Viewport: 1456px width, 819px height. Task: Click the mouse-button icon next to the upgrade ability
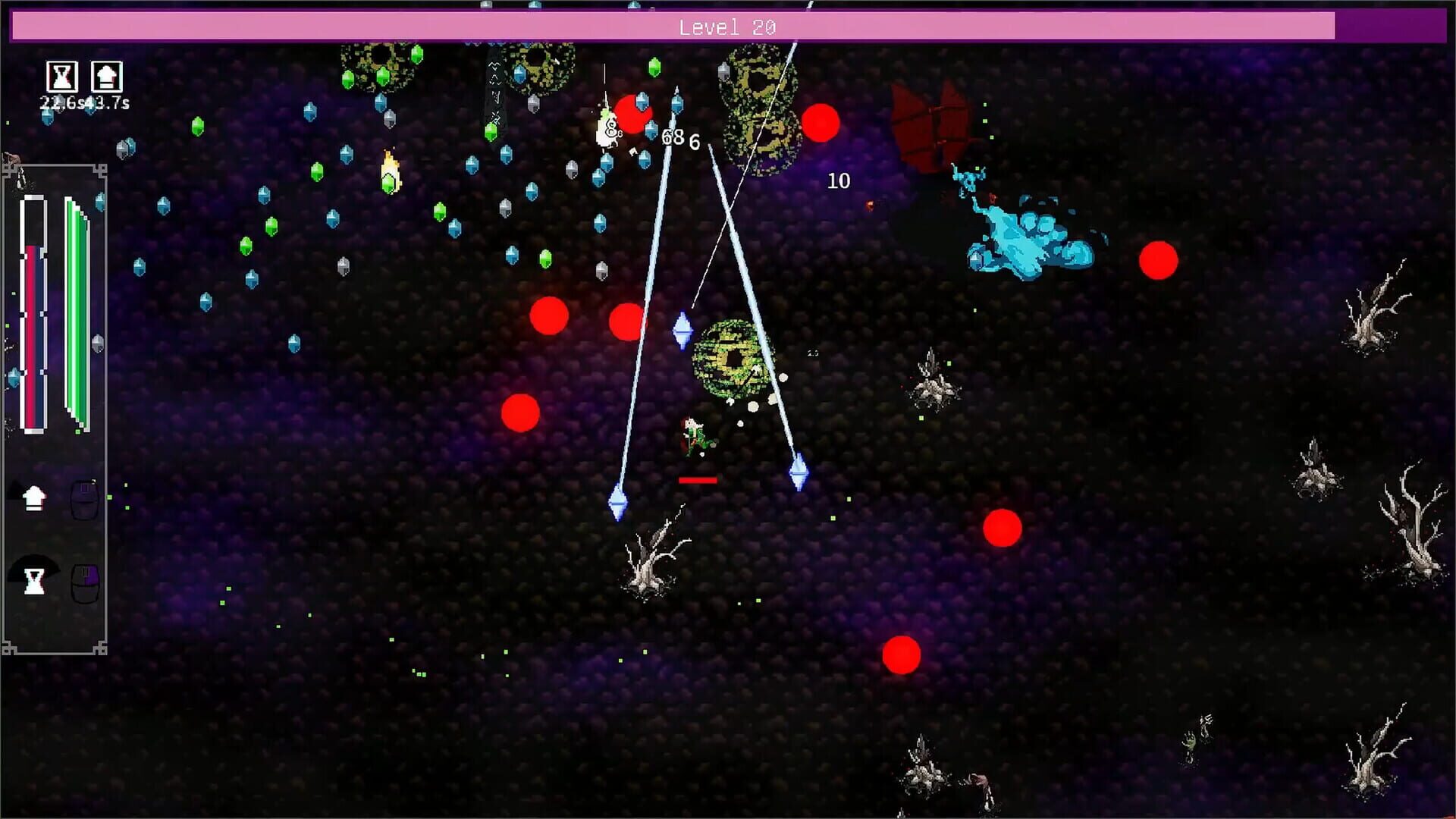point(85,500)
